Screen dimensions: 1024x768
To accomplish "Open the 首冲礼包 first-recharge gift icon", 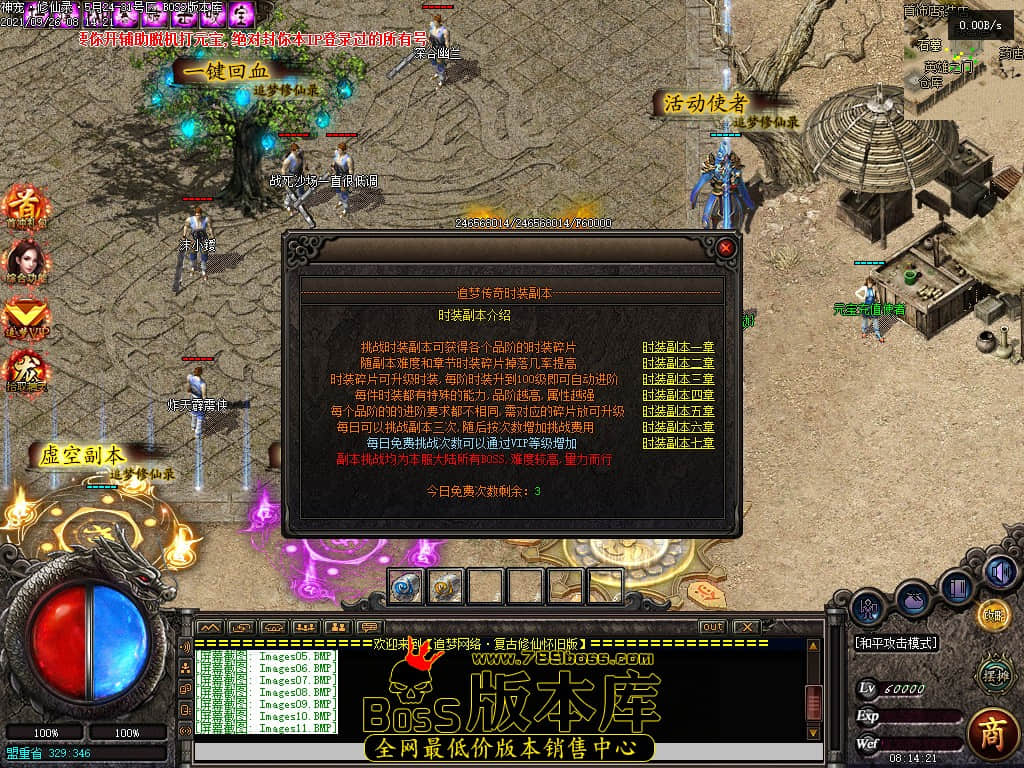I will point(26,206).
